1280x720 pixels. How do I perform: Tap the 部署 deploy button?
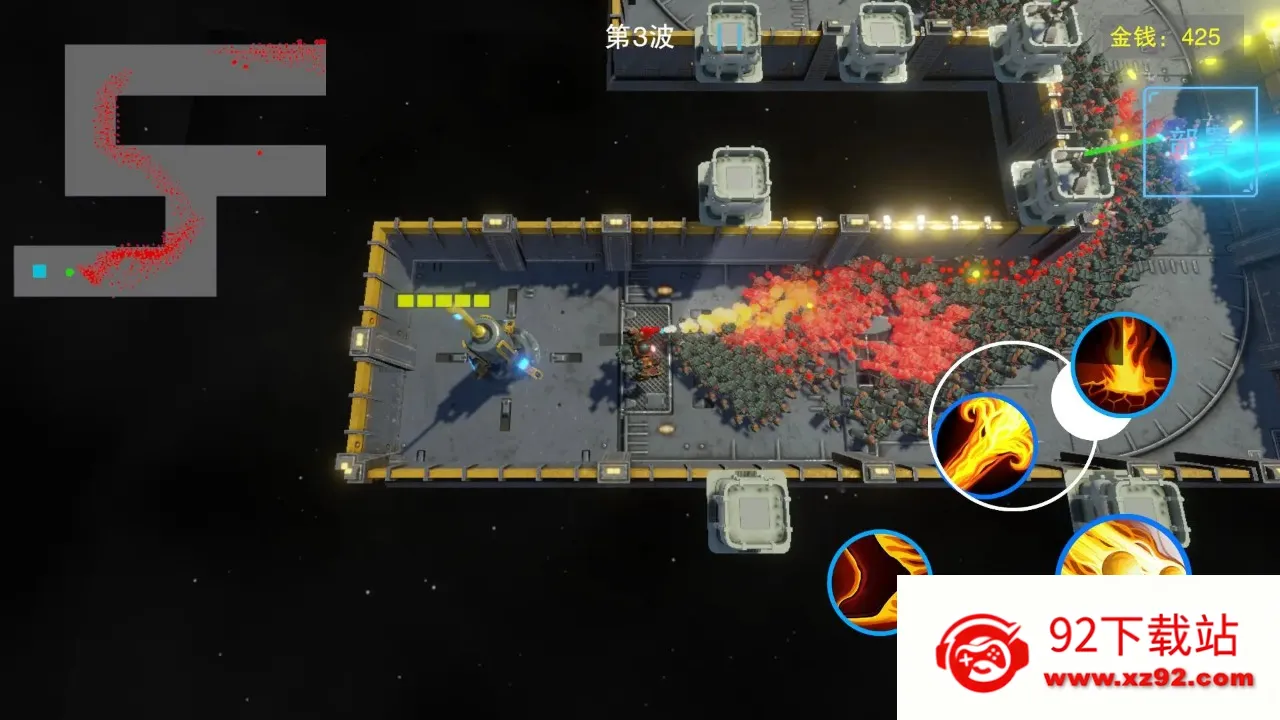tap(1200, 141)
